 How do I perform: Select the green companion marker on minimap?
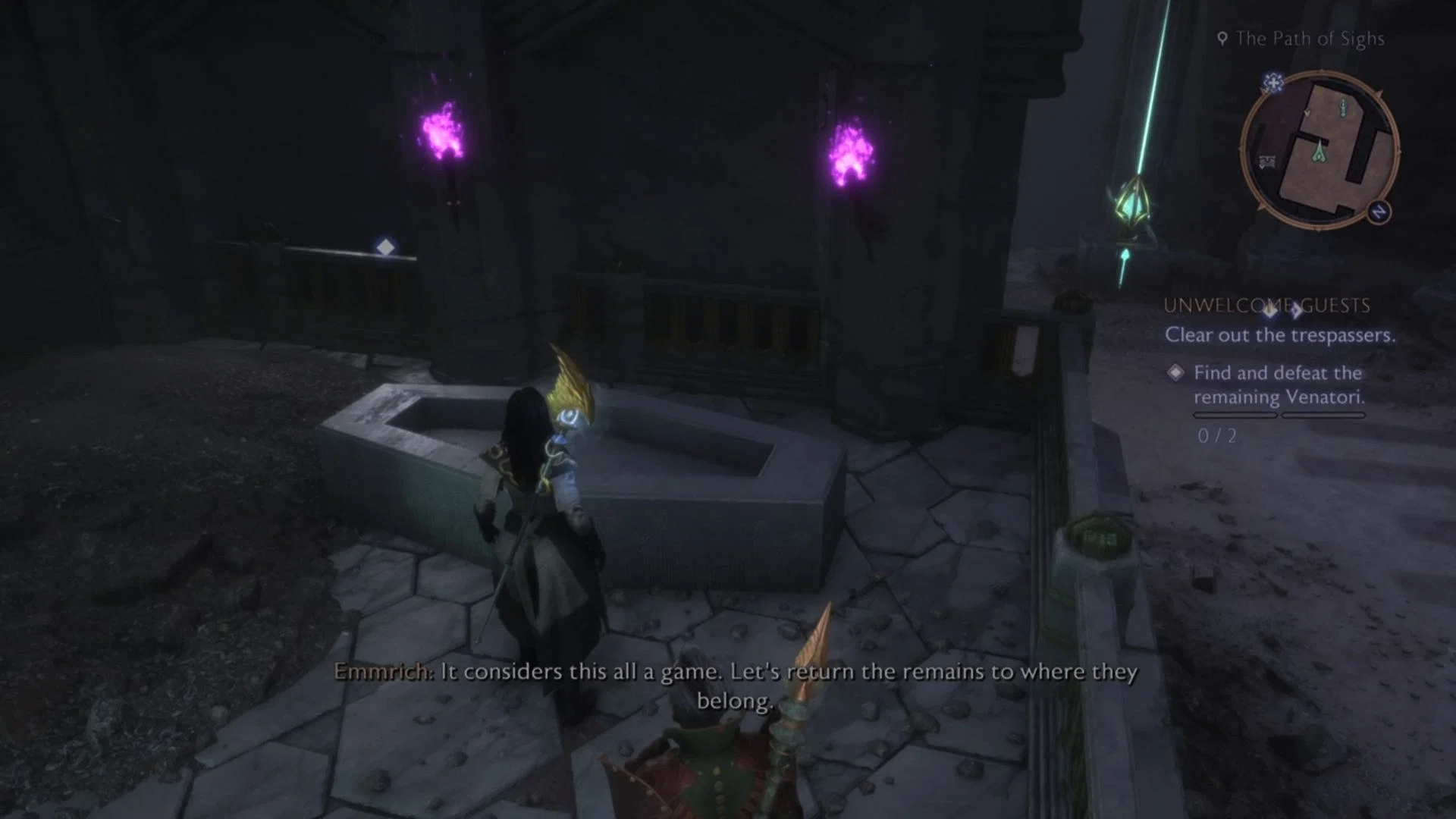pos(1320,151)
